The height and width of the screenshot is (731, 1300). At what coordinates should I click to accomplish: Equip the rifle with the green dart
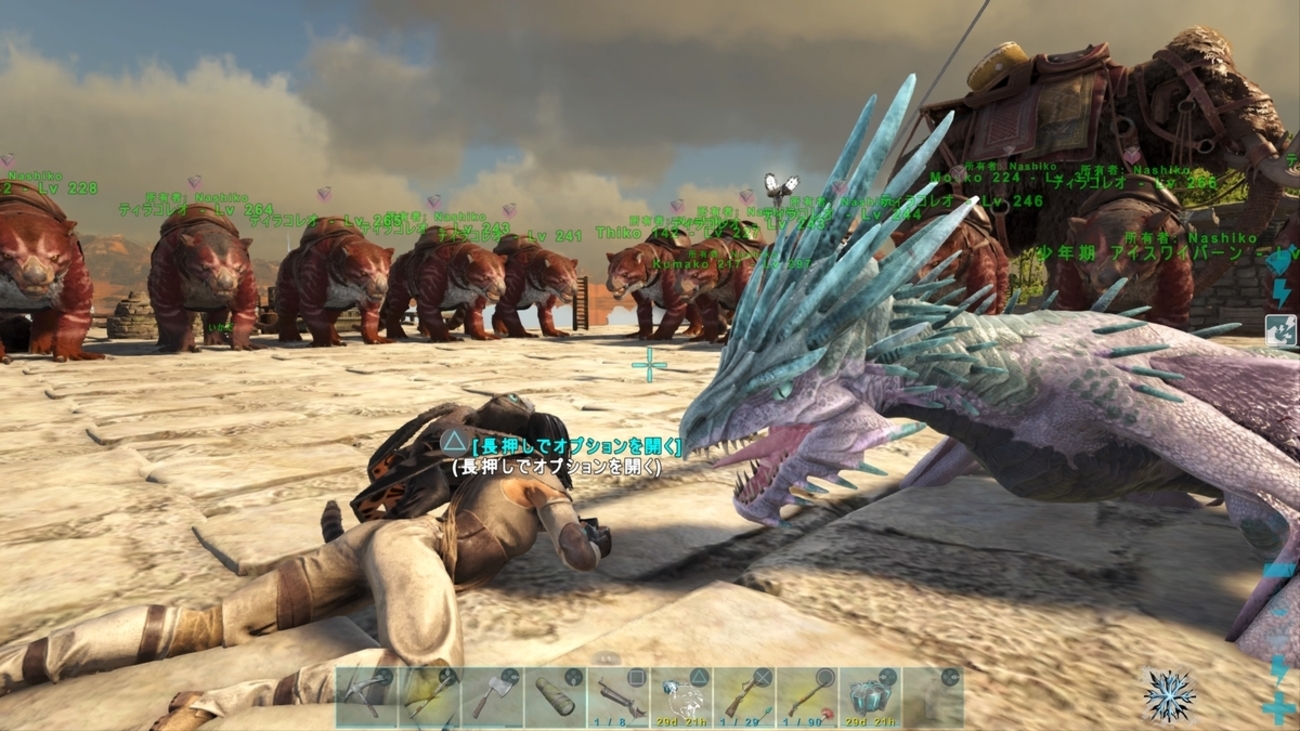tap(744, 697)
